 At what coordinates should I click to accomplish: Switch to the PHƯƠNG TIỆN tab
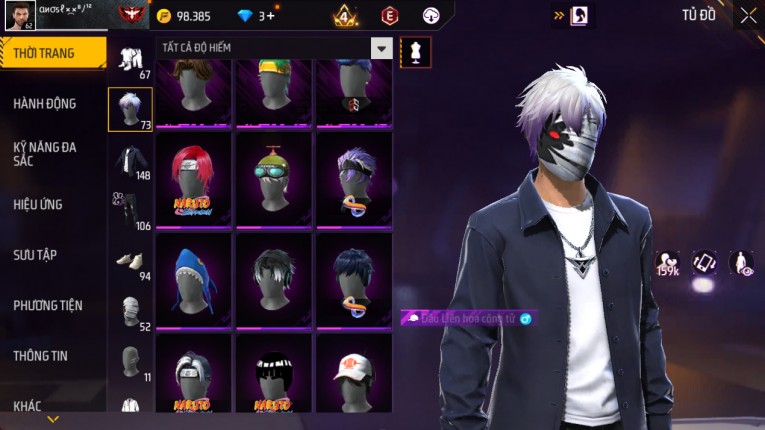click(48, 305)
